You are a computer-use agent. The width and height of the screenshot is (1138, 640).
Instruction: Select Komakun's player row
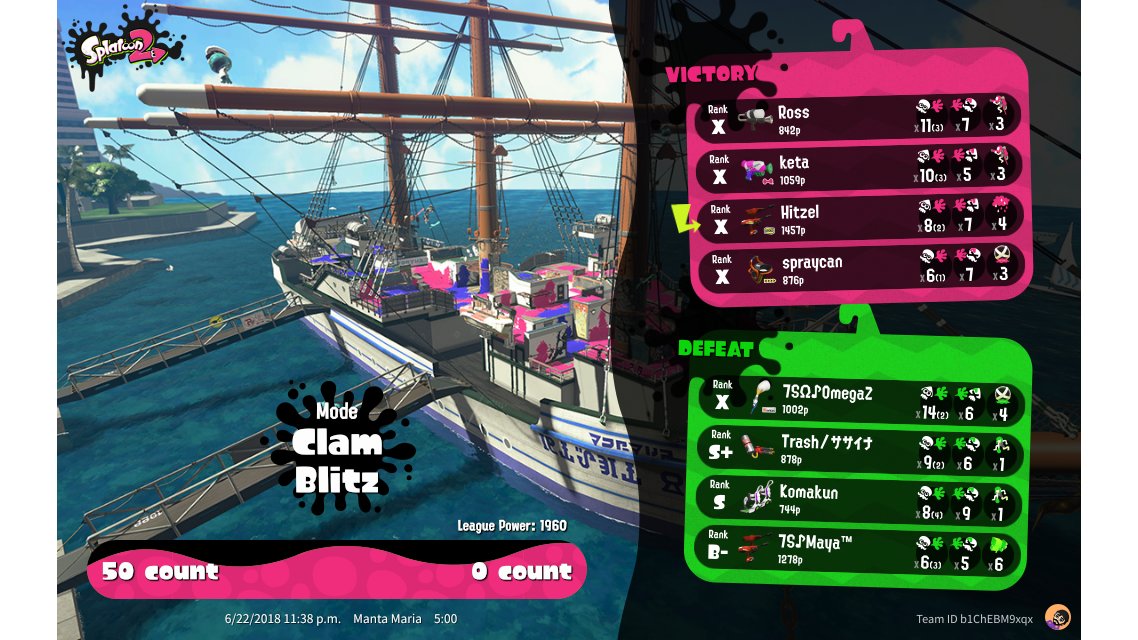(x=858, y=500)
